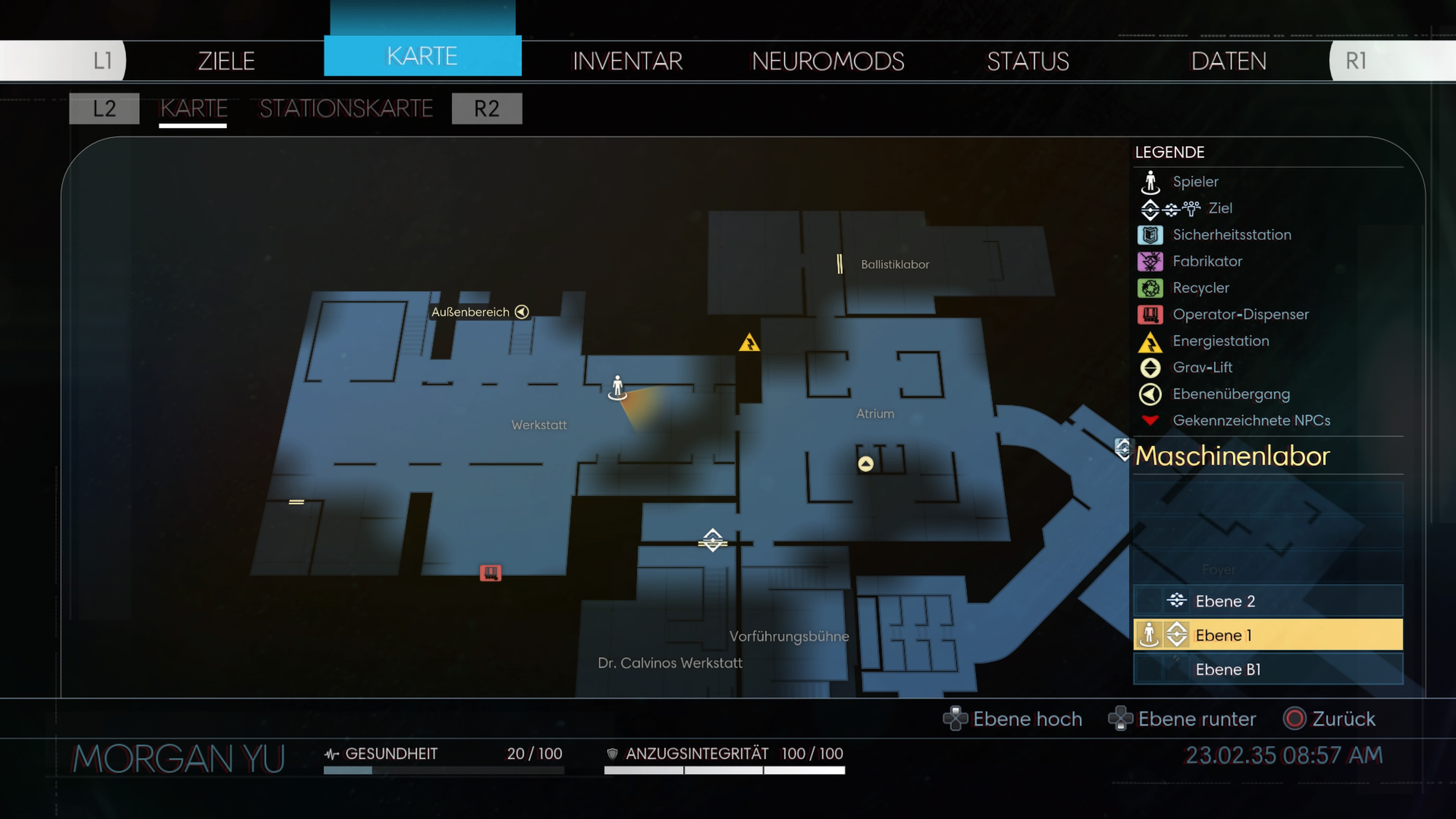1456x819 pixels.
Task: Open the INVENTAR tab
Action: pyautogui.click(x=628, y=61)
